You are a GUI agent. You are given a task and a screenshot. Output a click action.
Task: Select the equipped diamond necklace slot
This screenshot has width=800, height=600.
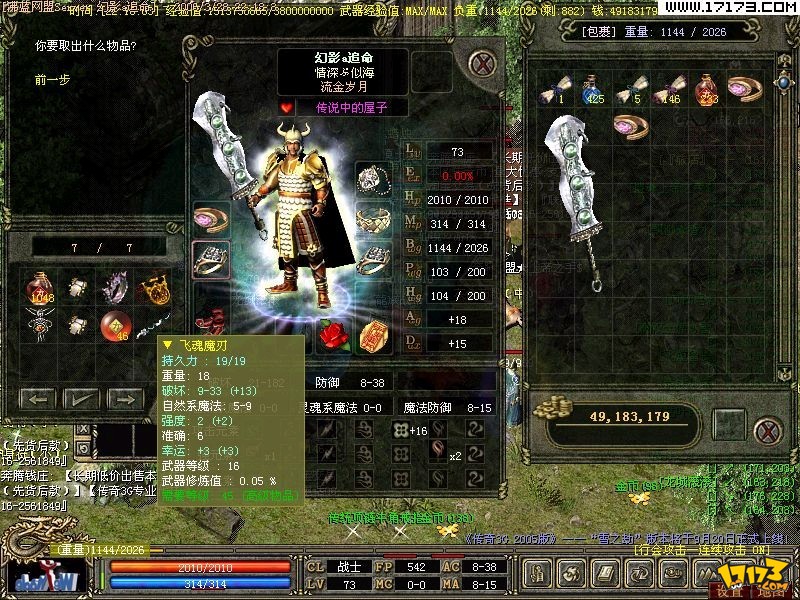(x=372, y=179)
